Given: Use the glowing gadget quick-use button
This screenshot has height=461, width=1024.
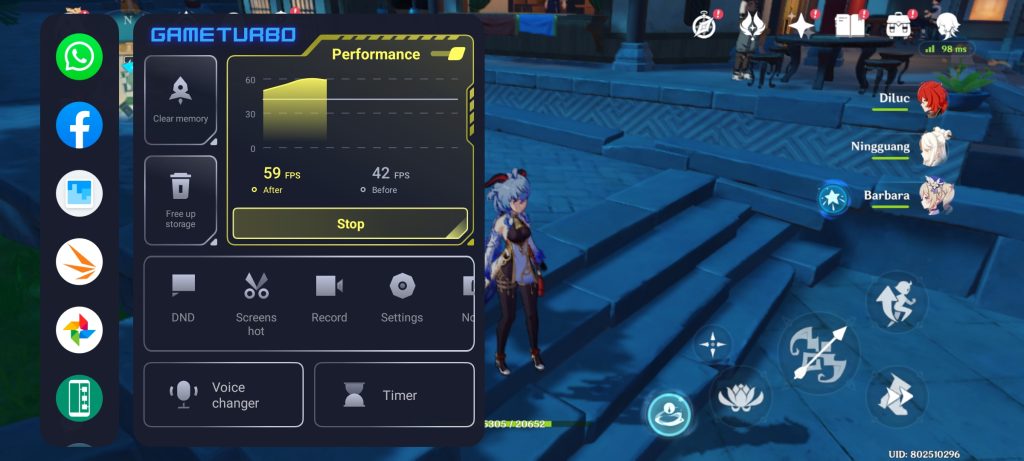Looking at the screenshot, I should (x=669, y=413).
